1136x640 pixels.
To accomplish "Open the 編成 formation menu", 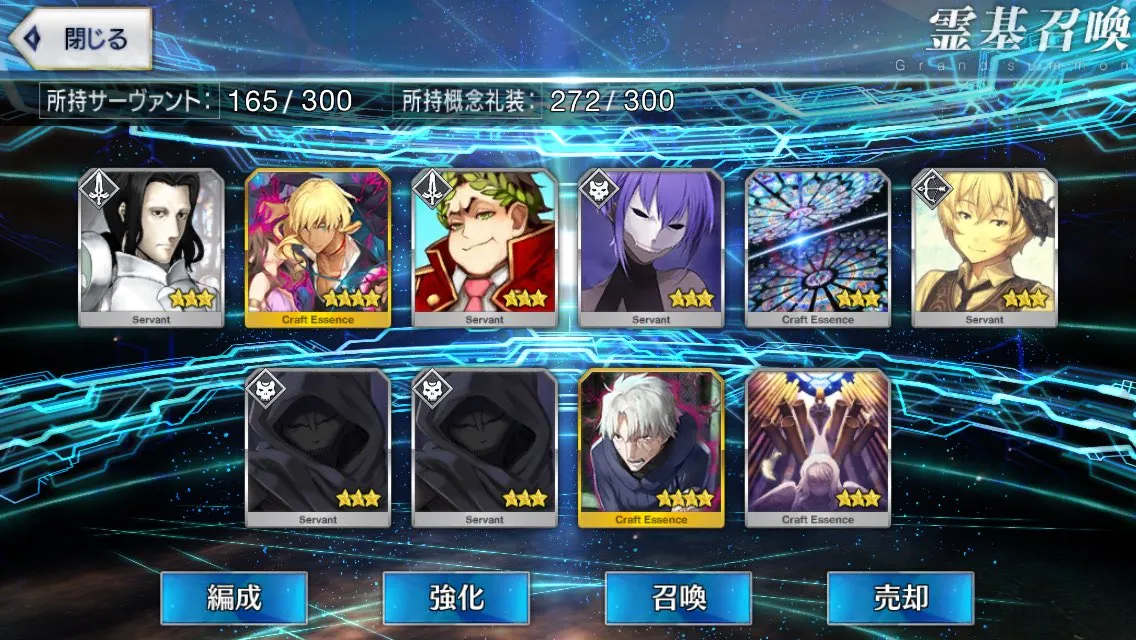I will [234, 598].
